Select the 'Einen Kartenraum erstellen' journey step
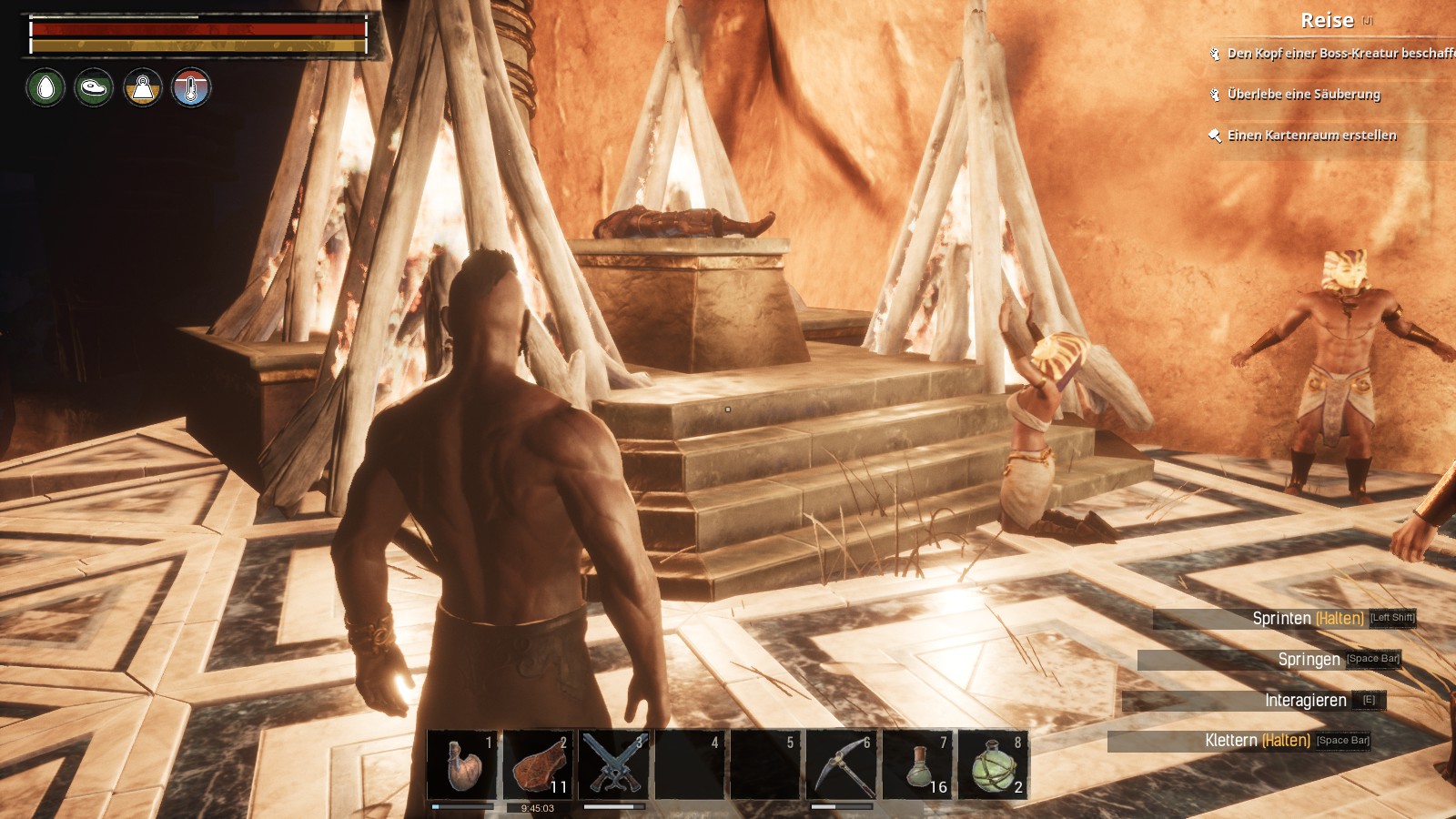The image size is (1456, 819). (x=1311, y=136)
